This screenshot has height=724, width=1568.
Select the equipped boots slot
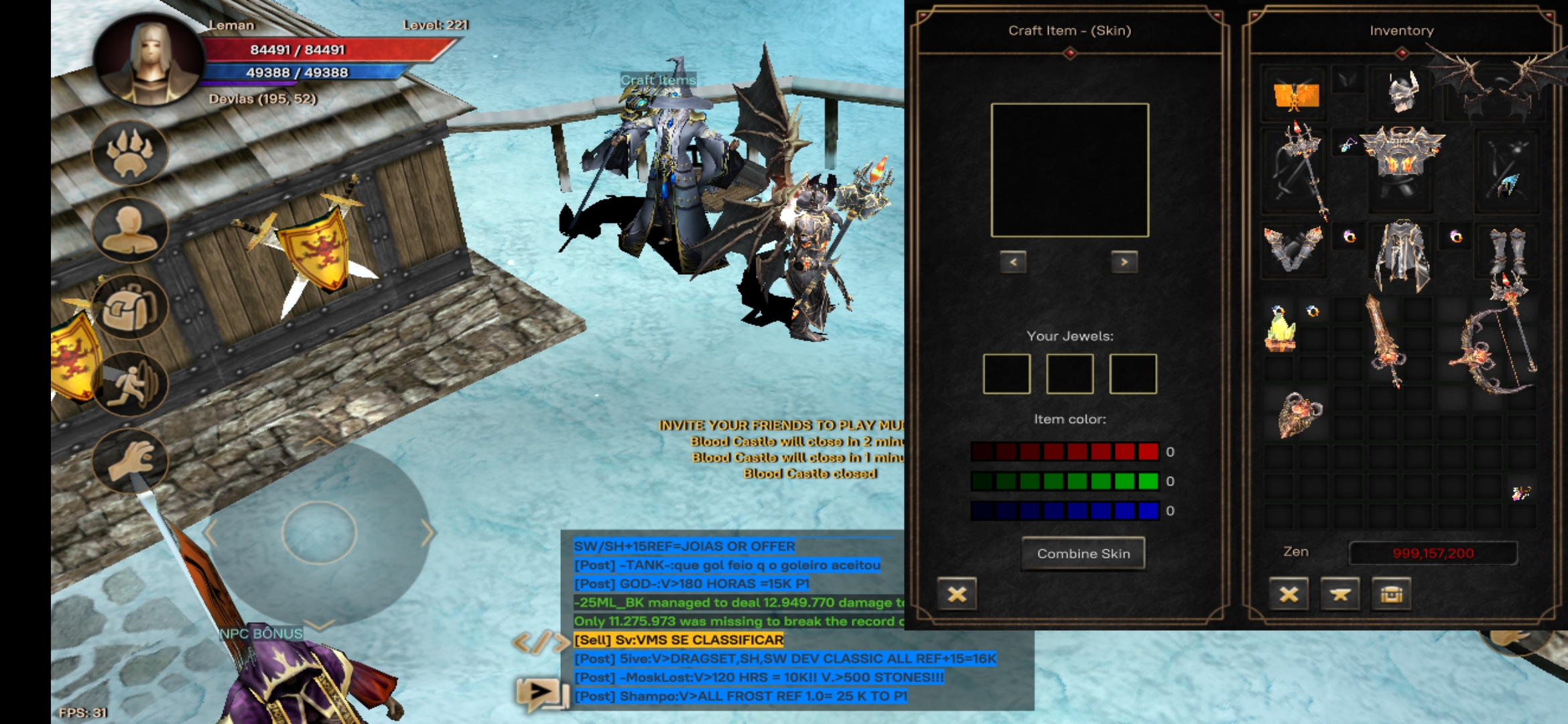(x=1507, y=249)
